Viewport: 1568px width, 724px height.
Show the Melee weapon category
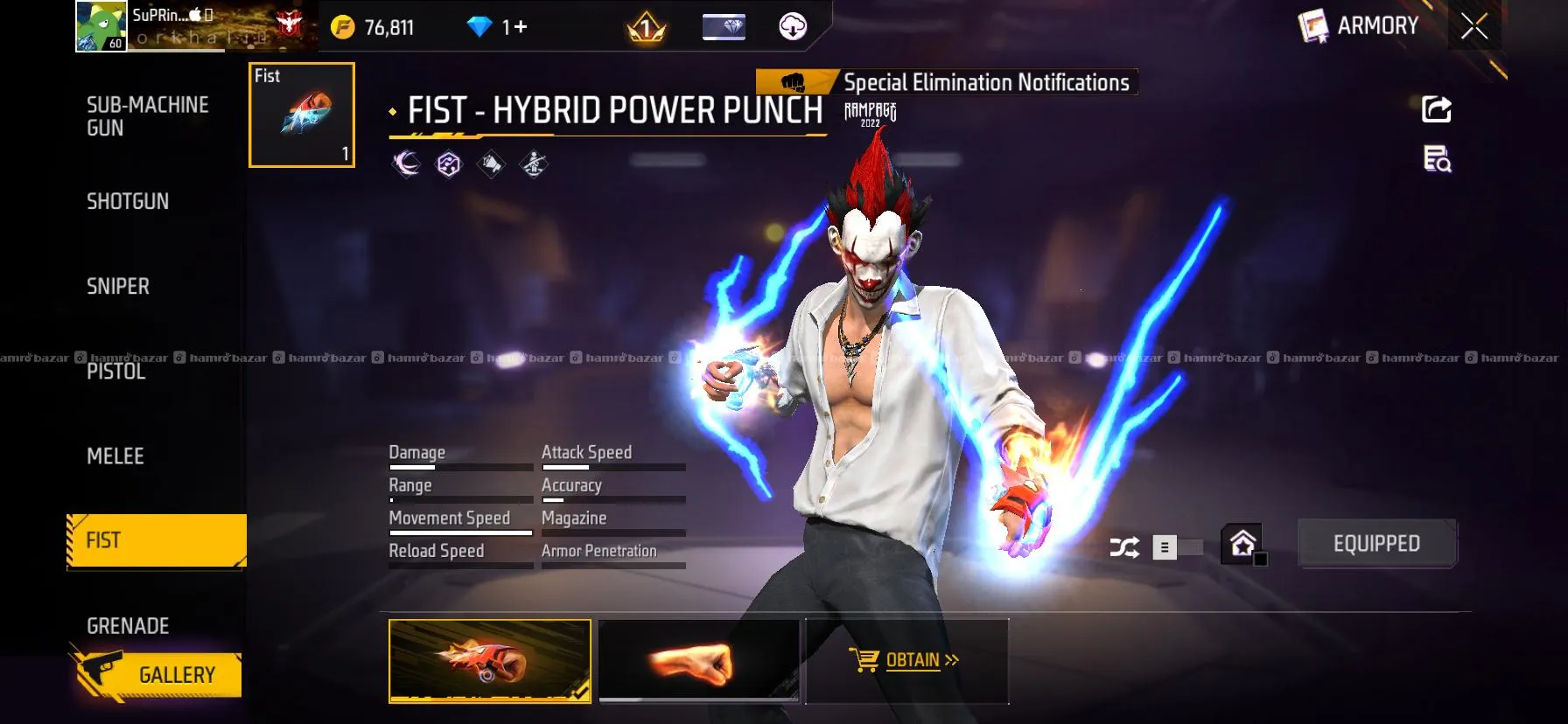coord(115,456)
